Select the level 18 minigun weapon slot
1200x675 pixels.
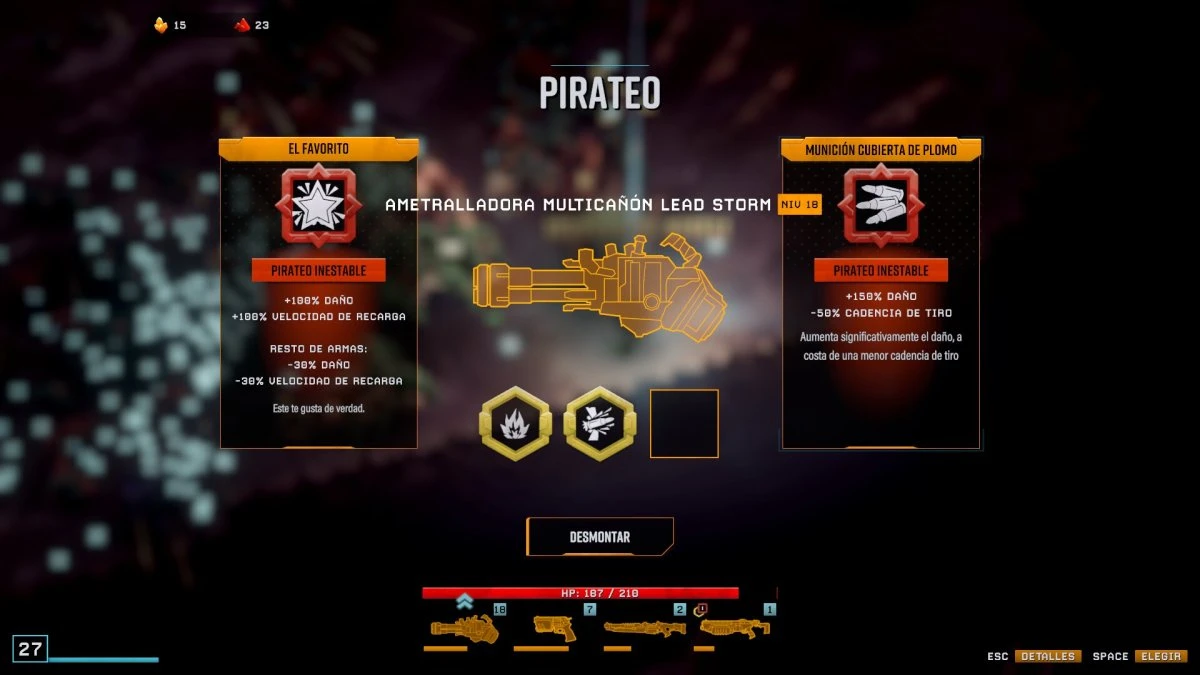[464, 628]
